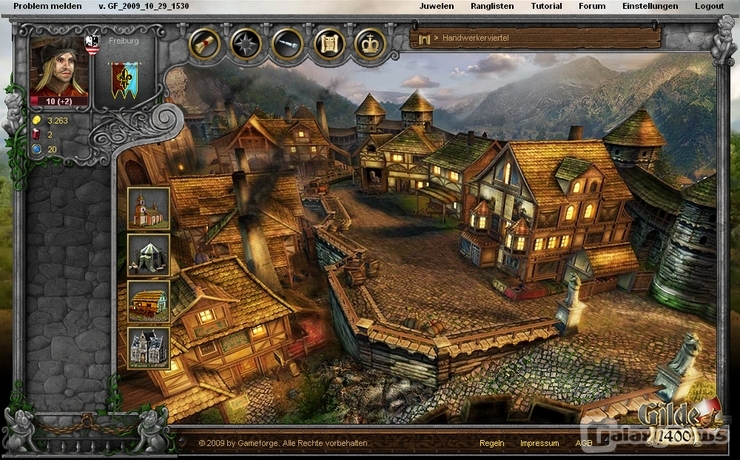Click the Logout link
Image resolution: width=740 pixels, height=460 pixels.
coord(709,6)
